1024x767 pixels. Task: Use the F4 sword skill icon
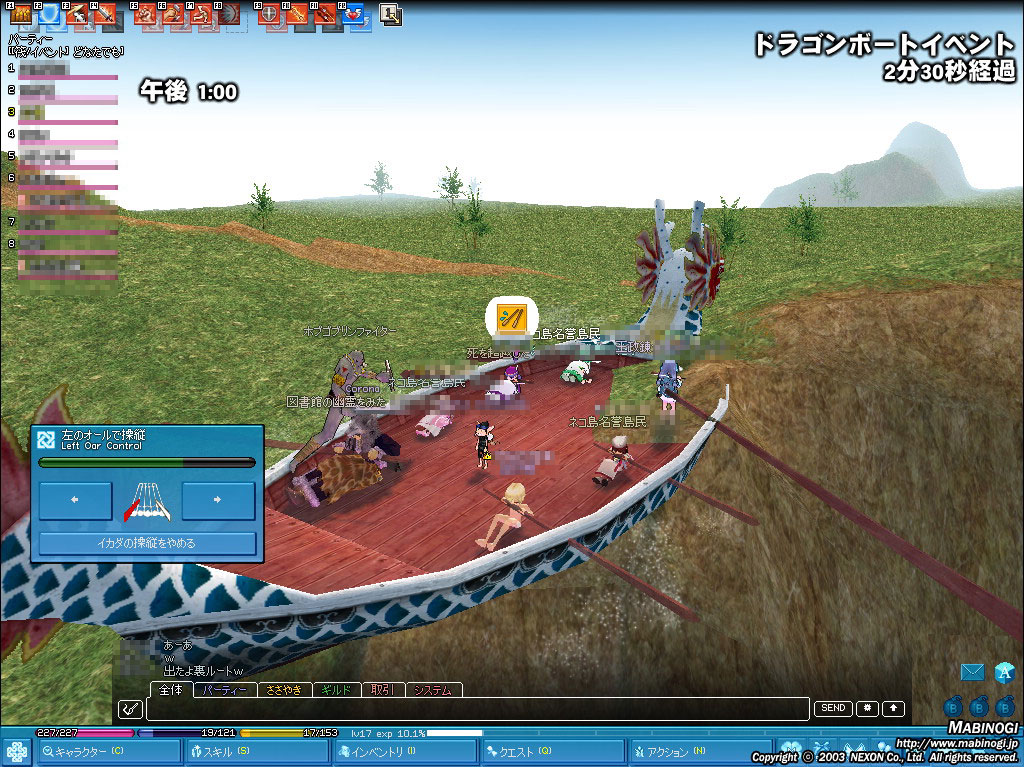[x=105, y=15]
